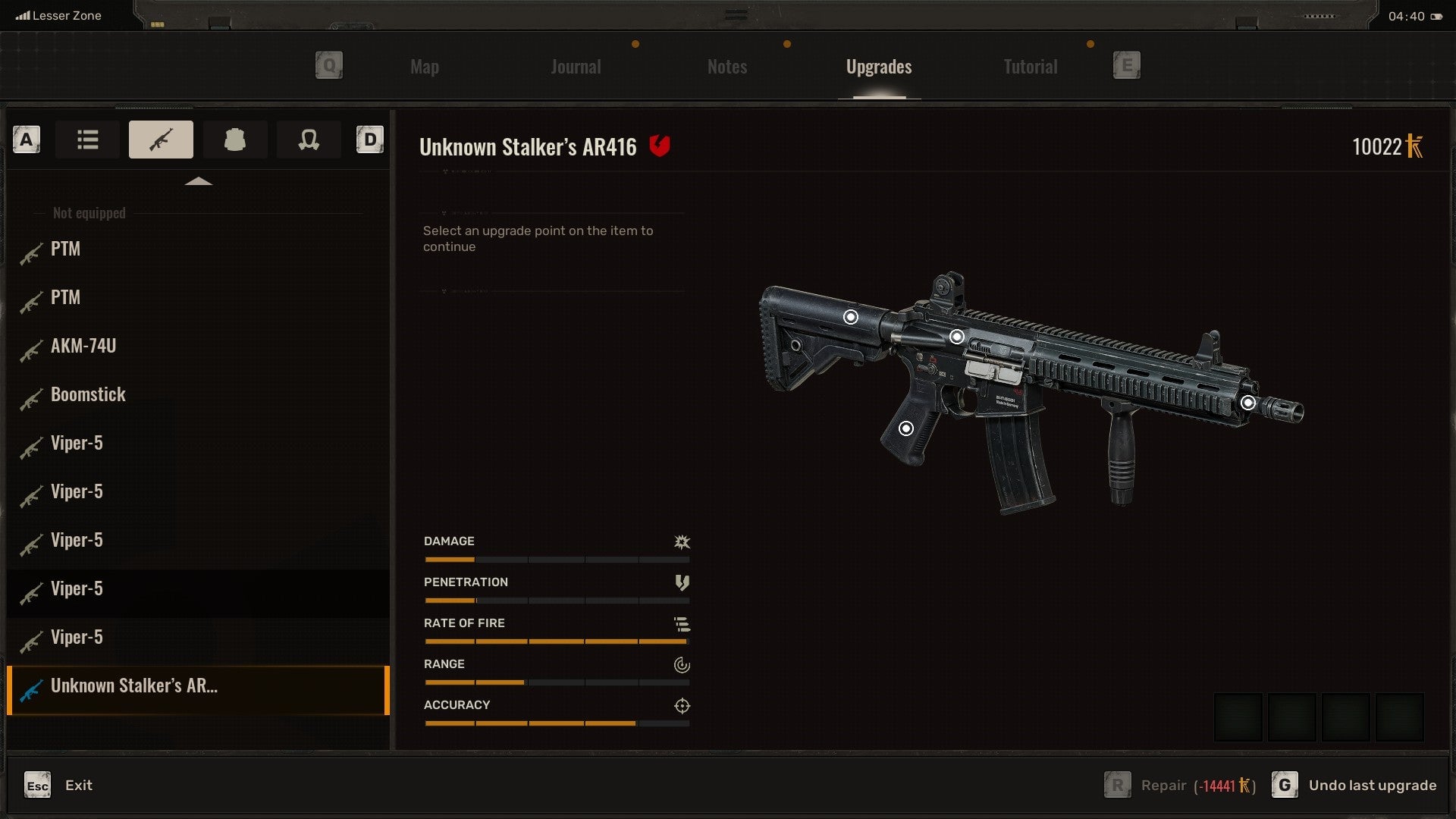Select the weapons category filter
Screen dimensions: 1456x819
[161, 140]
